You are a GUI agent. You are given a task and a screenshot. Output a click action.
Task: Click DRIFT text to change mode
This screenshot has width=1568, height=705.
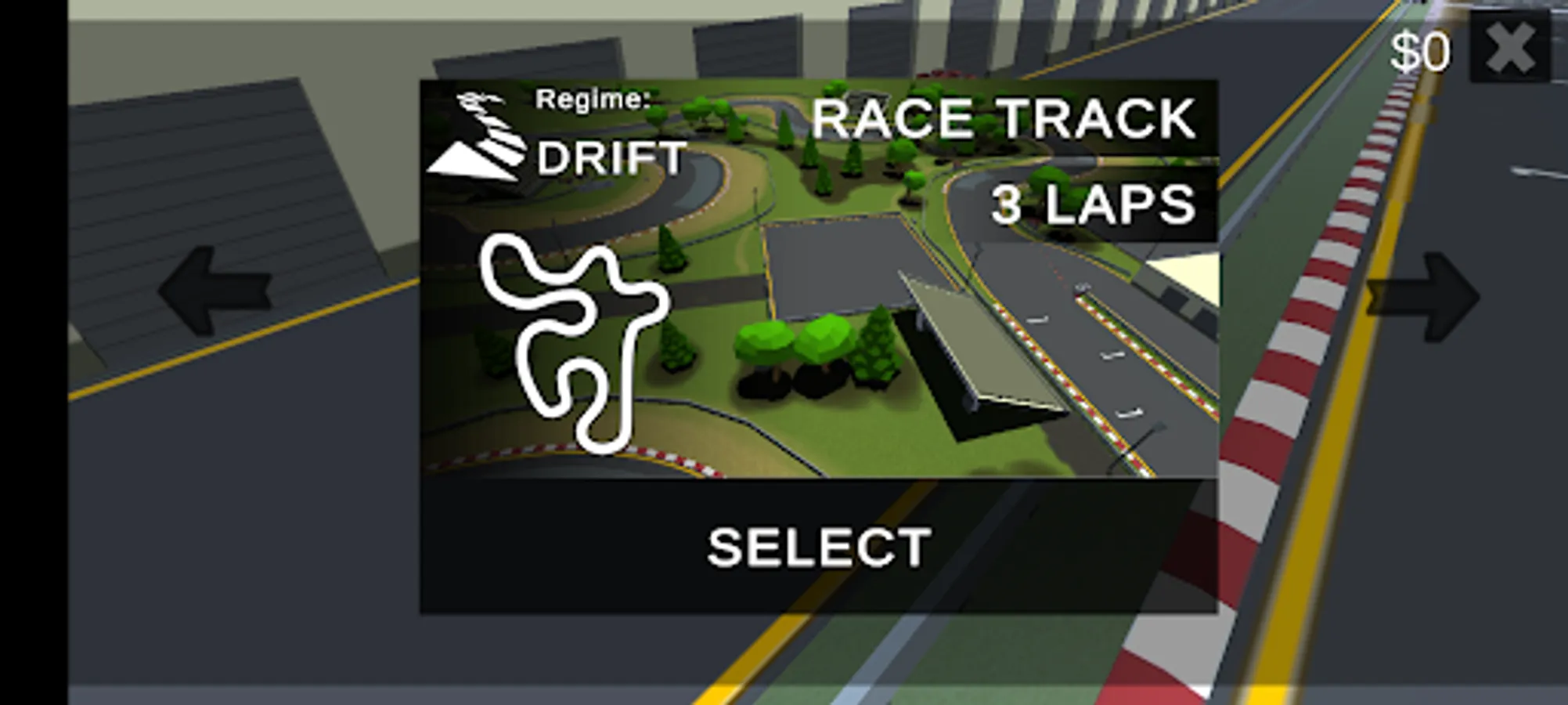point(609,157)
